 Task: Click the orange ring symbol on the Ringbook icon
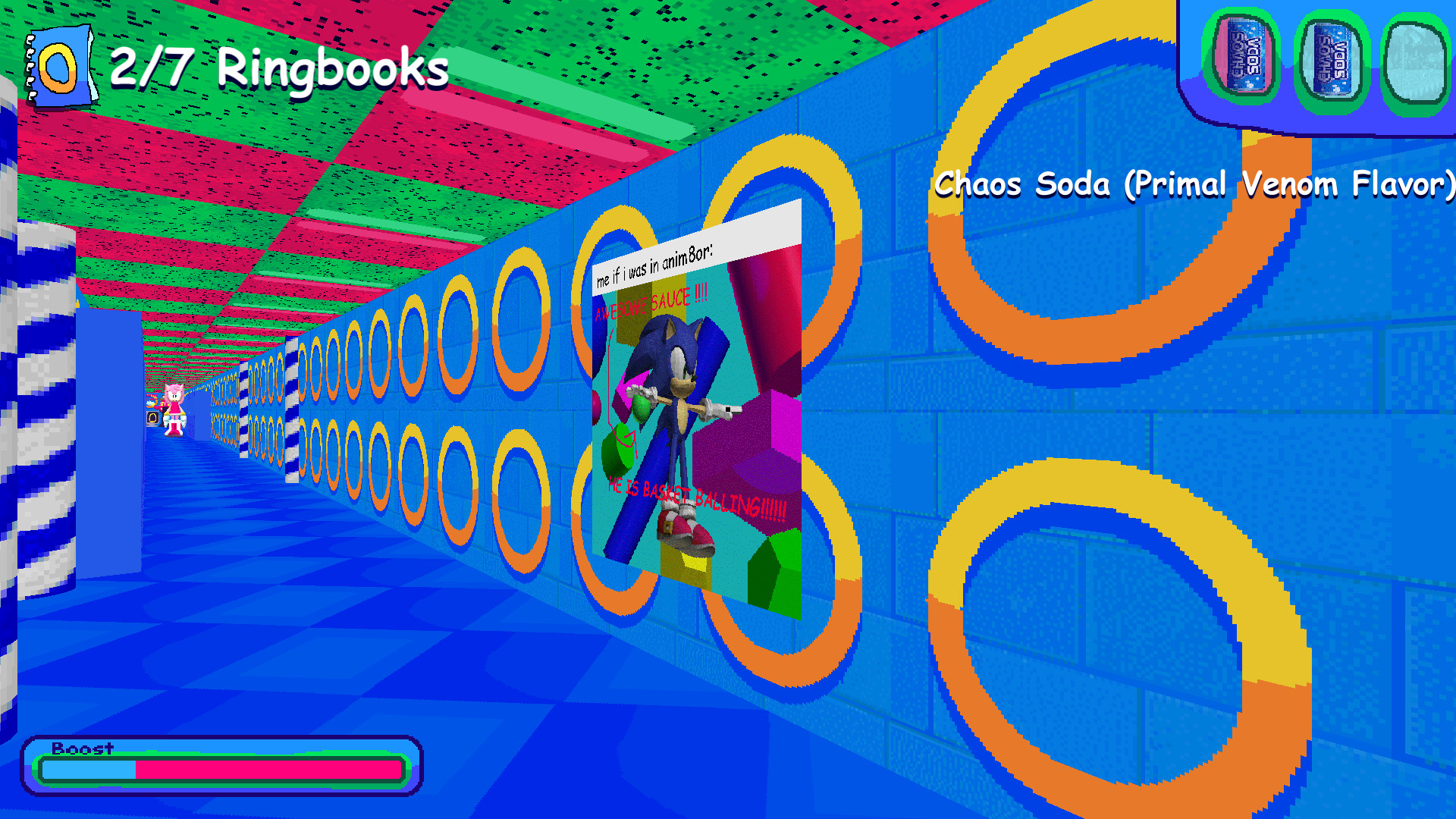pyautogui.click(x=57, y=70)
